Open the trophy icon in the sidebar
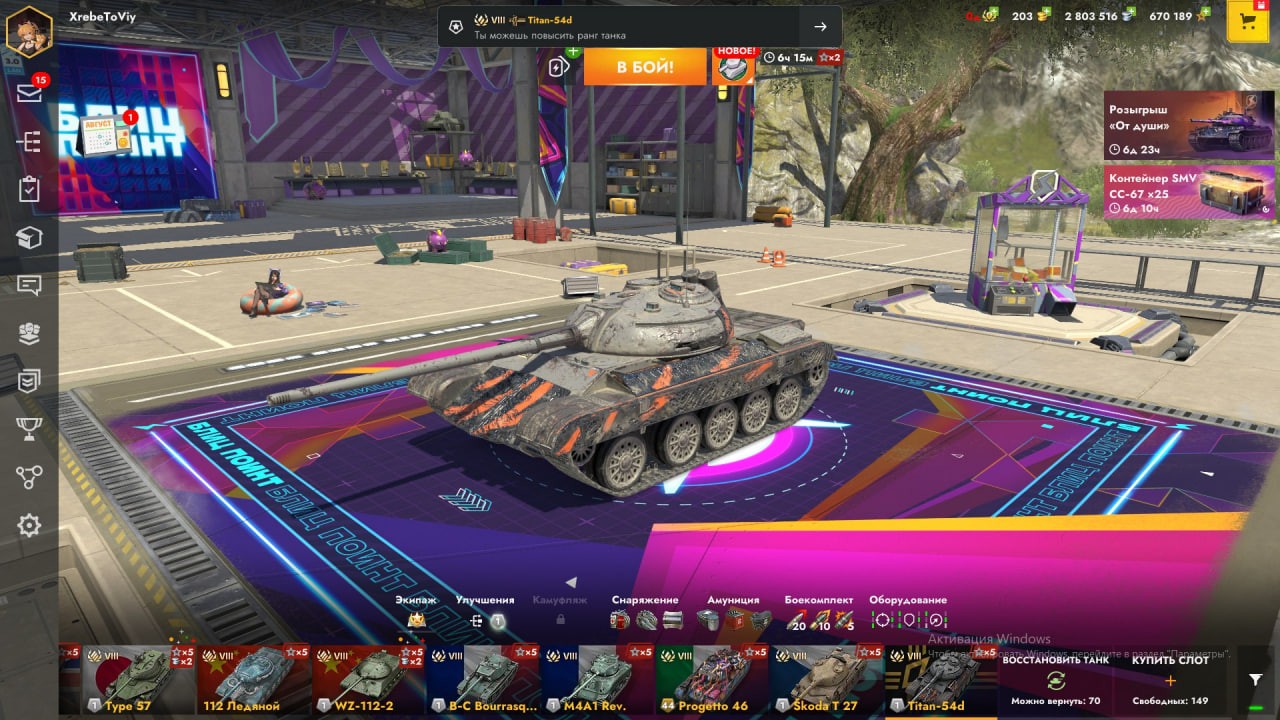This screenshot has width=1280, height=720. (x=29, y=429)
